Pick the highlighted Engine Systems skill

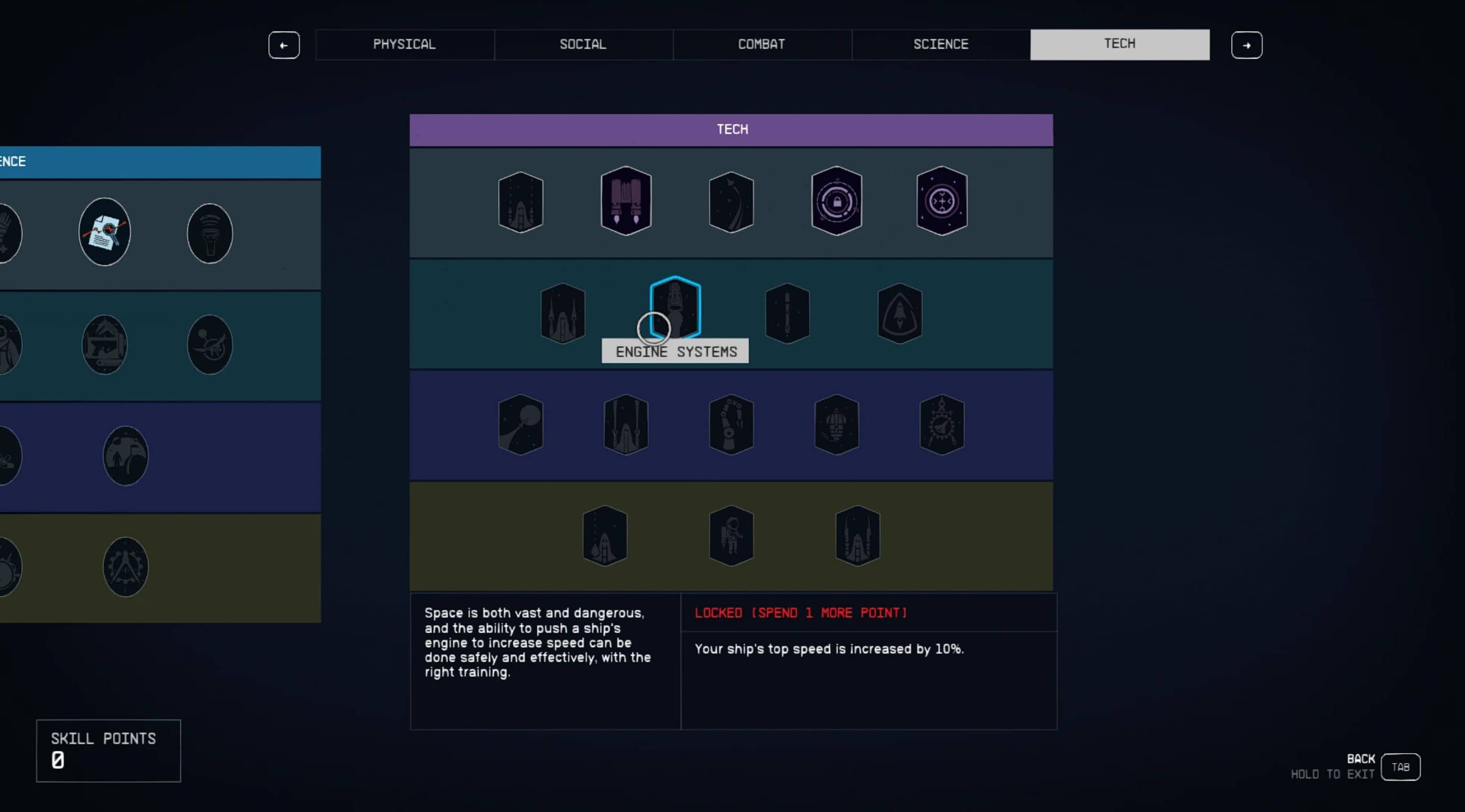[x=675, y=307]
